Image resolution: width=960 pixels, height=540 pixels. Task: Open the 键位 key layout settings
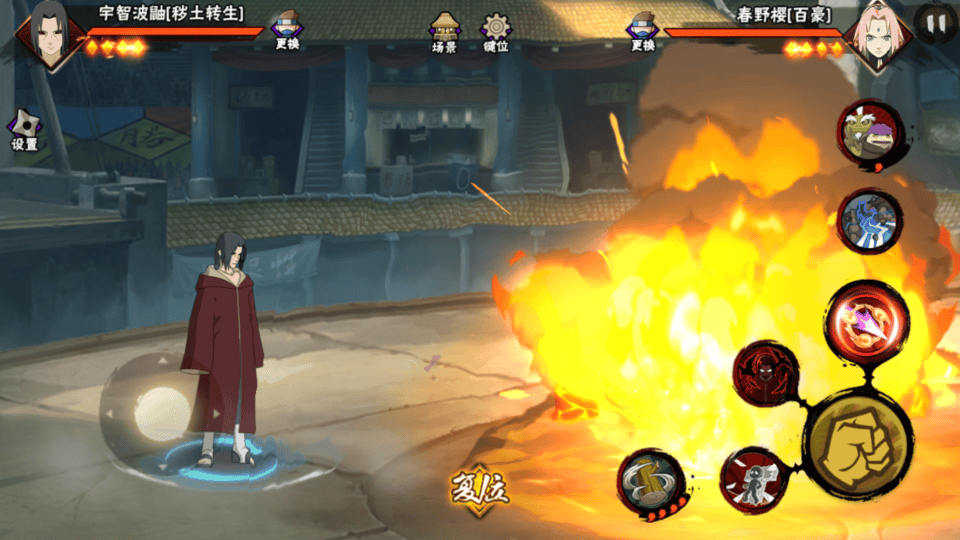coord(496,31)
